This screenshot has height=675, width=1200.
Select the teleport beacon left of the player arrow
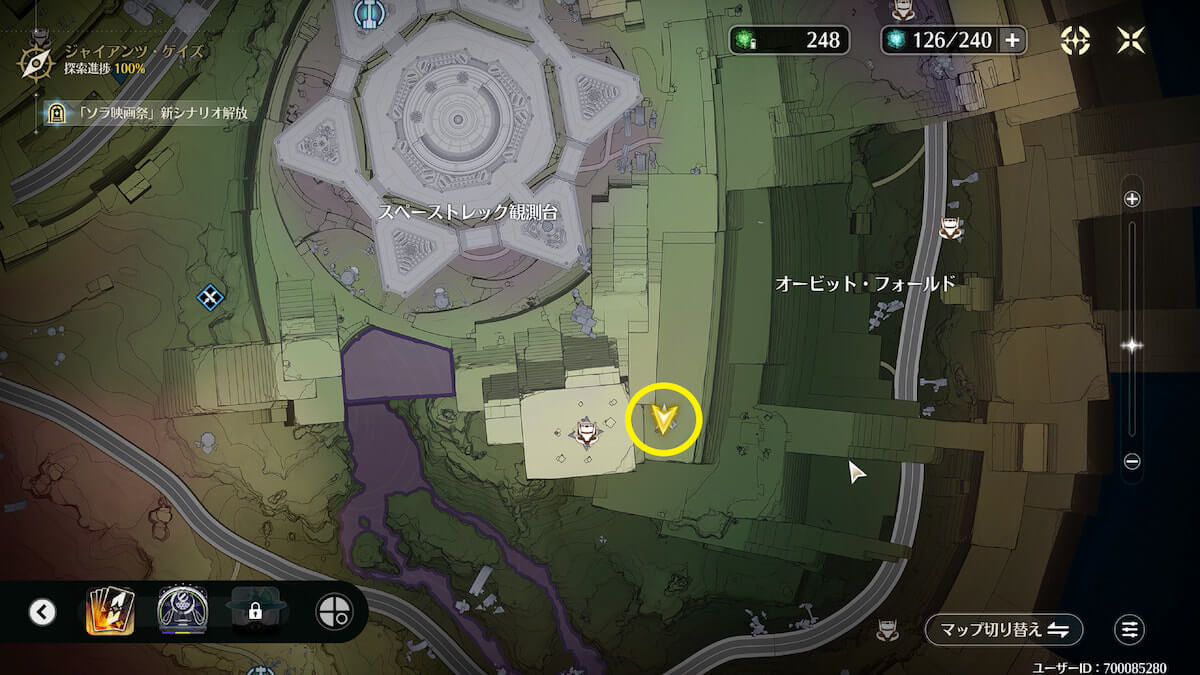click(585, 432)
